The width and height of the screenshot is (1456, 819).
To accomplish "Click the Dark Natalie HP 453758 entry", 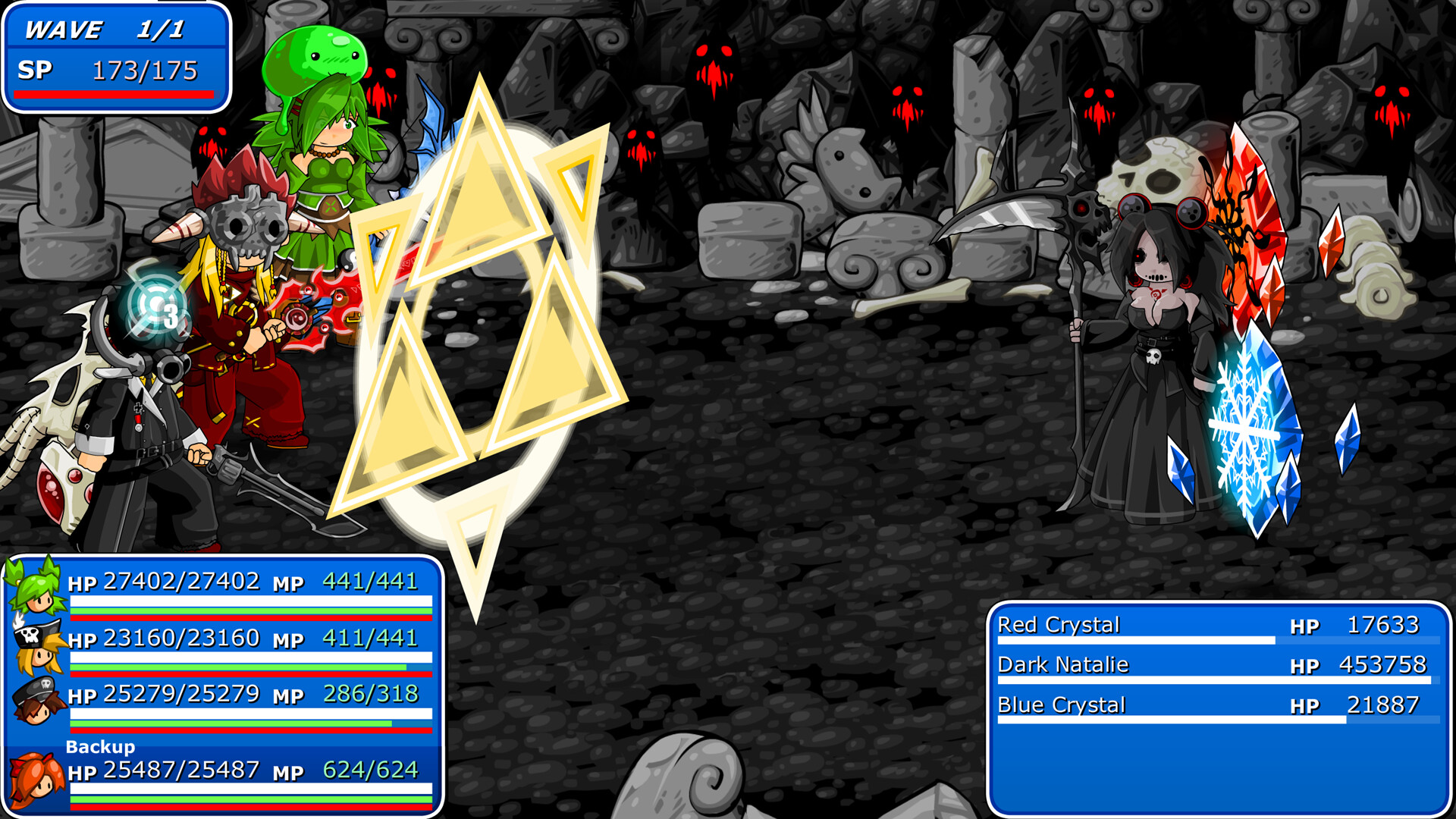I will (x=1213, y=665).
